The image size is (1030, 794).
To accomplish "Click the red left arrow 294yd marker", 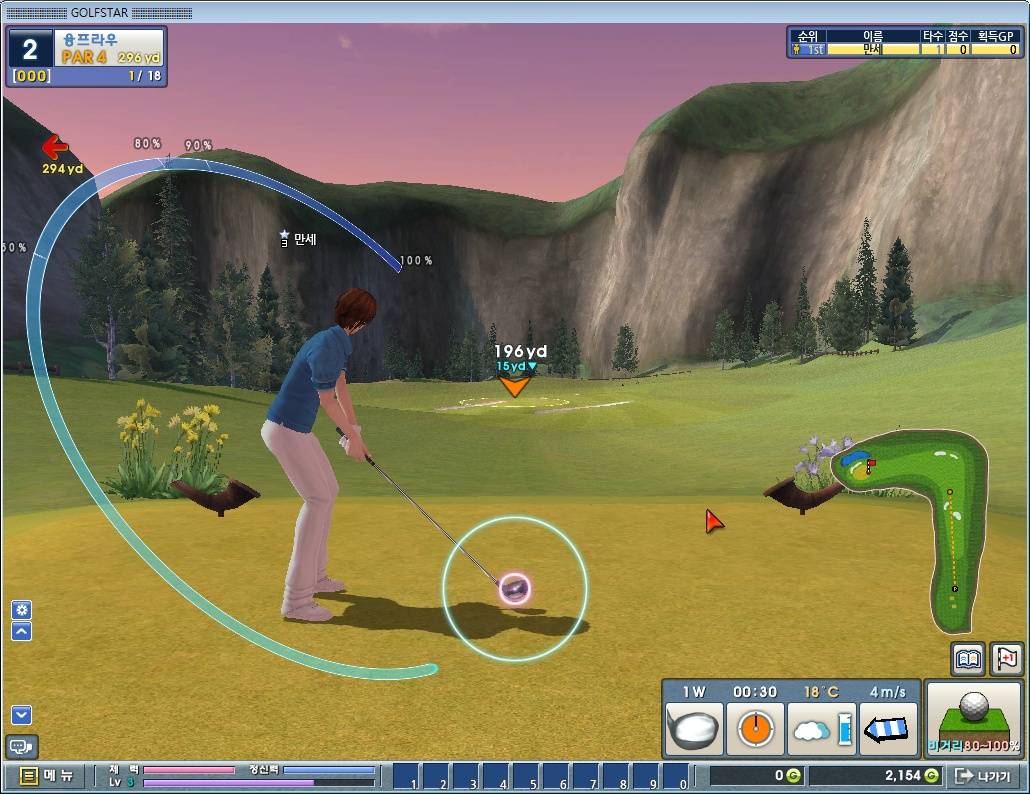I will pyautogui.click(x=55, y=149).
